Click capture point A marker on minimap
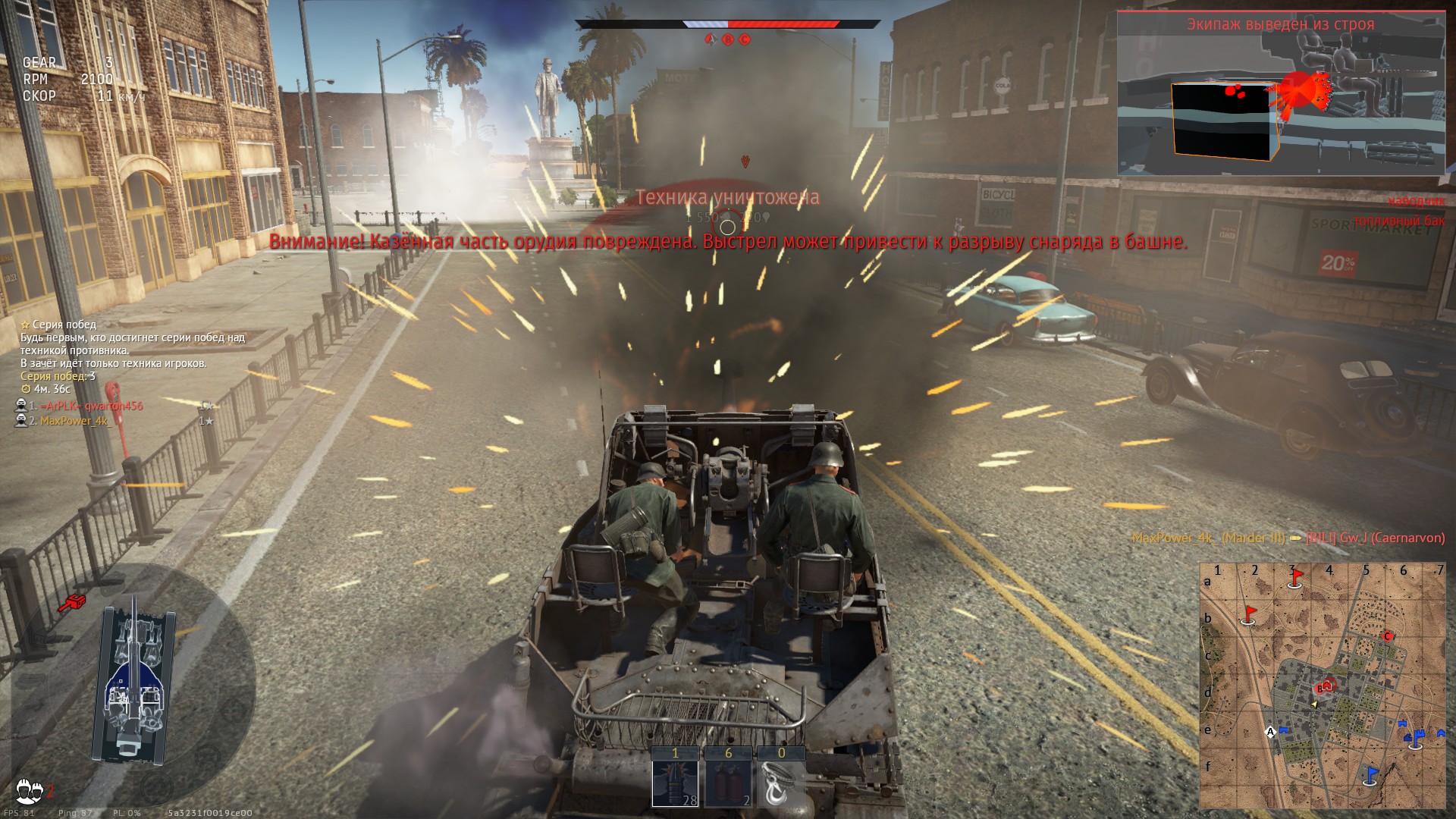The width and height of the screenshot is (1456, 819). pyautogui.click(x=1271, y=732)
